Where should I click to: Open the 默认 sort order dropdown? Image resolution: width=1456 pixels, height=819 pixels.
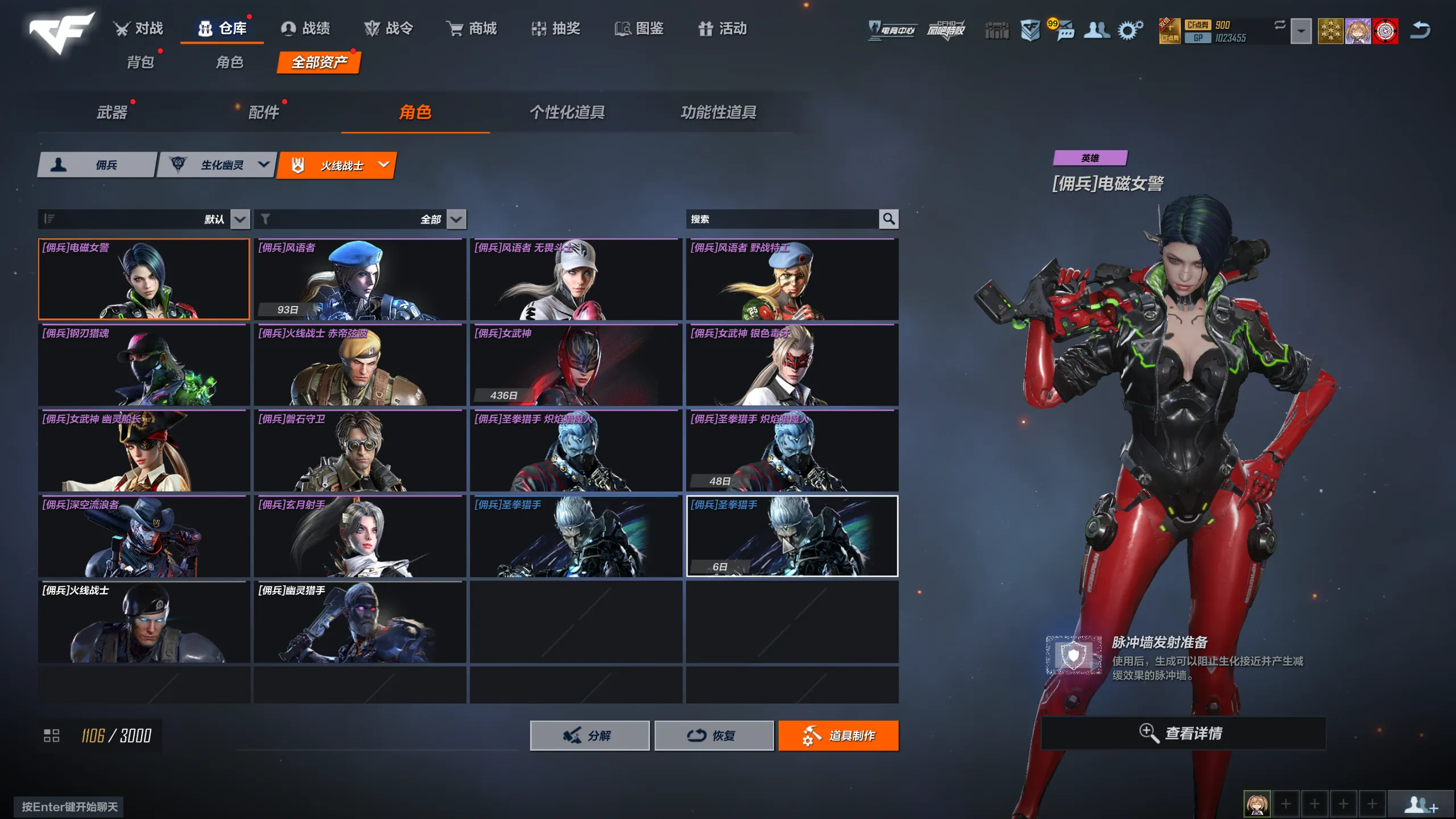[x=240, y=219]
